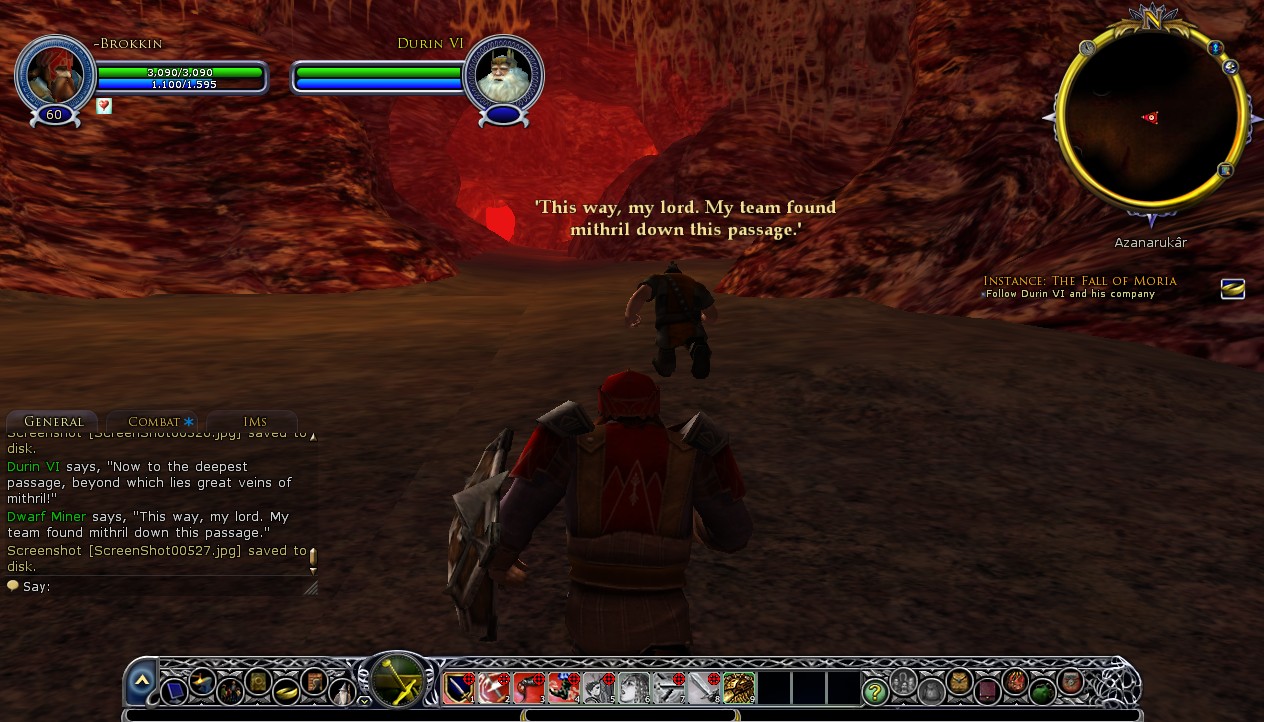Image resolution: width=1264 pixels, height=722 pixels.
Task: Expand the main menu arrow button
Action: 141,680
